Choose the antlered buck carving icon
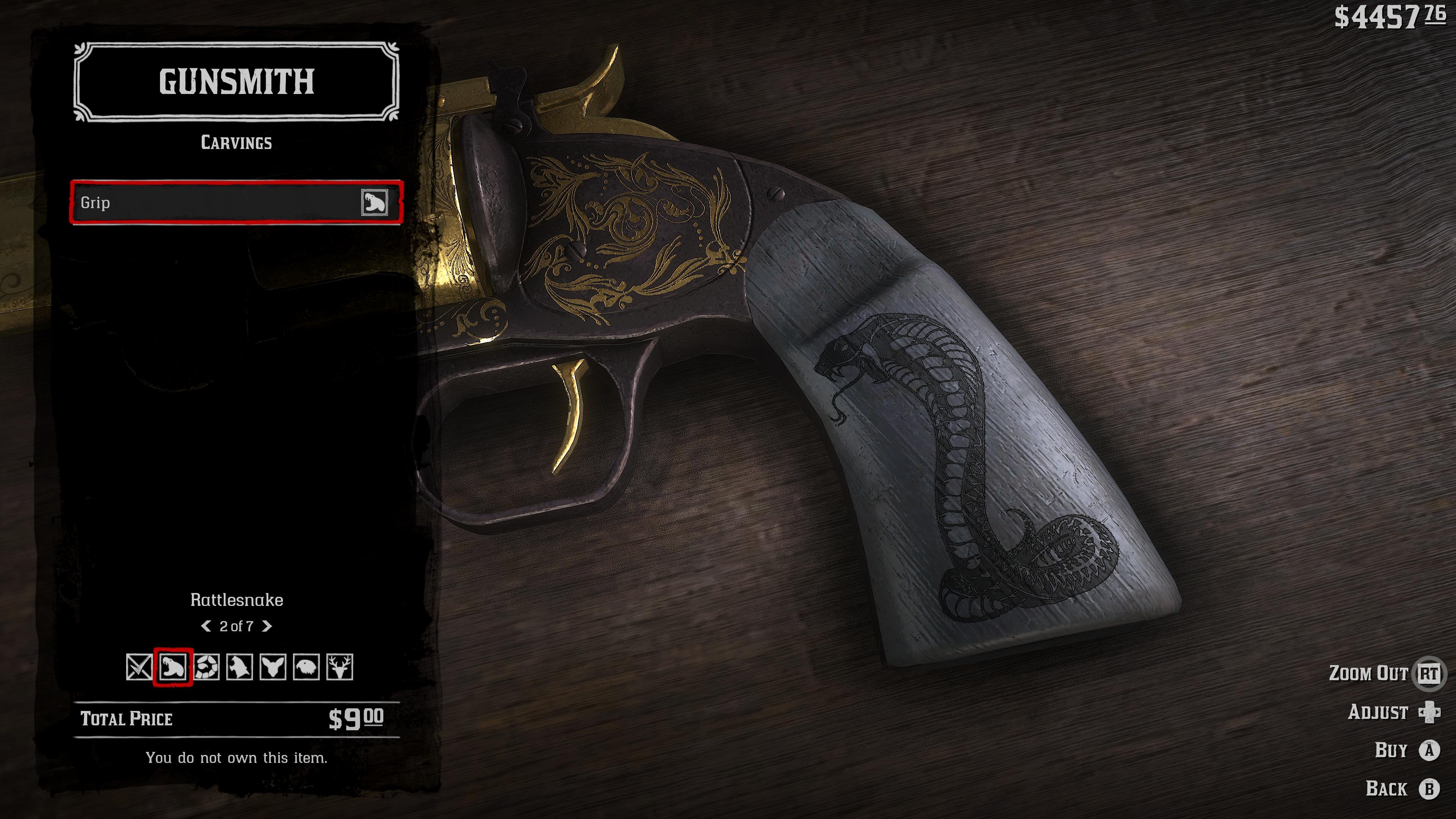The image size is (1456, 819). click(x=340, y=667)
